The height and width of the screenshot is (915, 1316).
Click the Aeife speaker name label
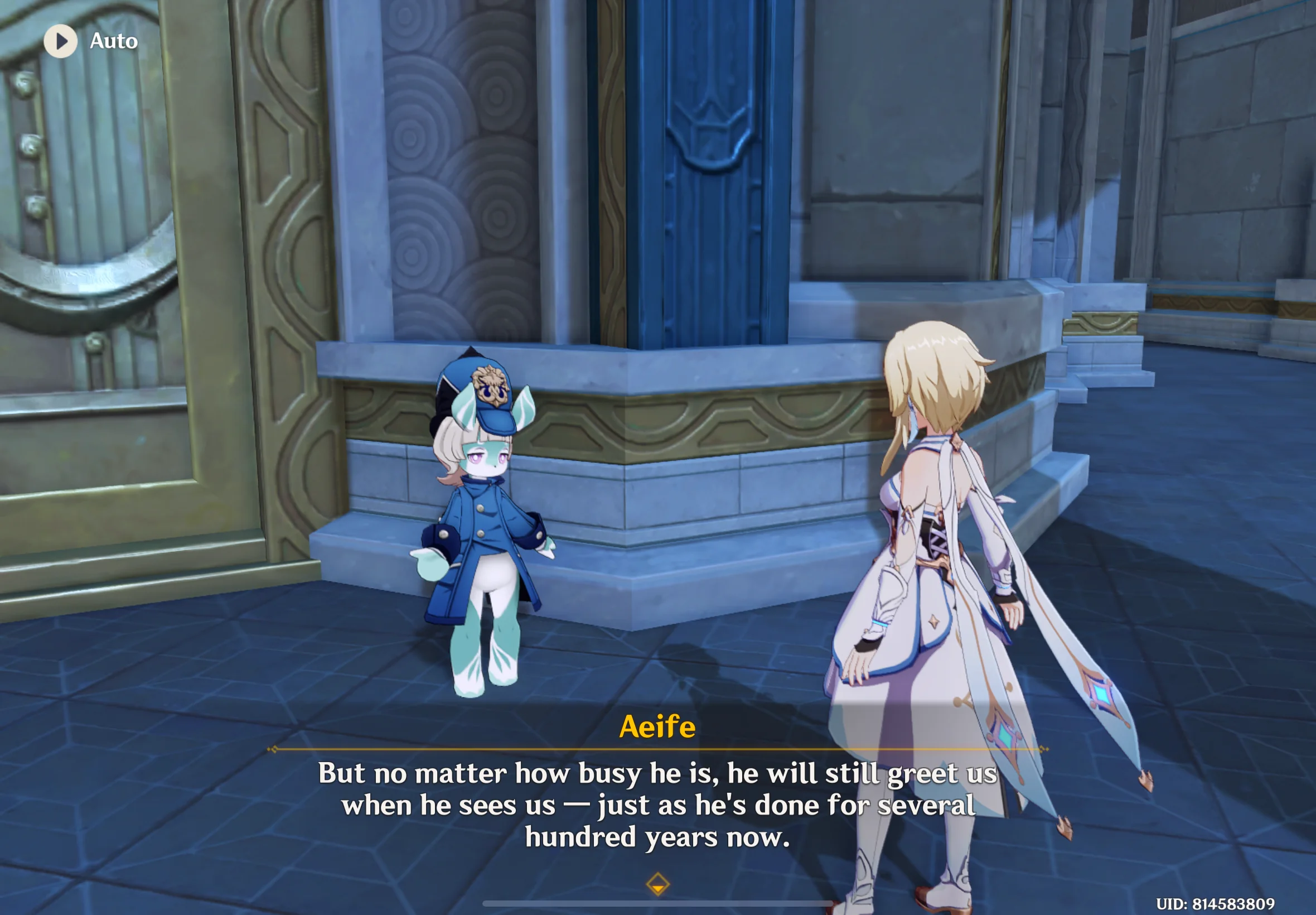click(x=657, y=727)
